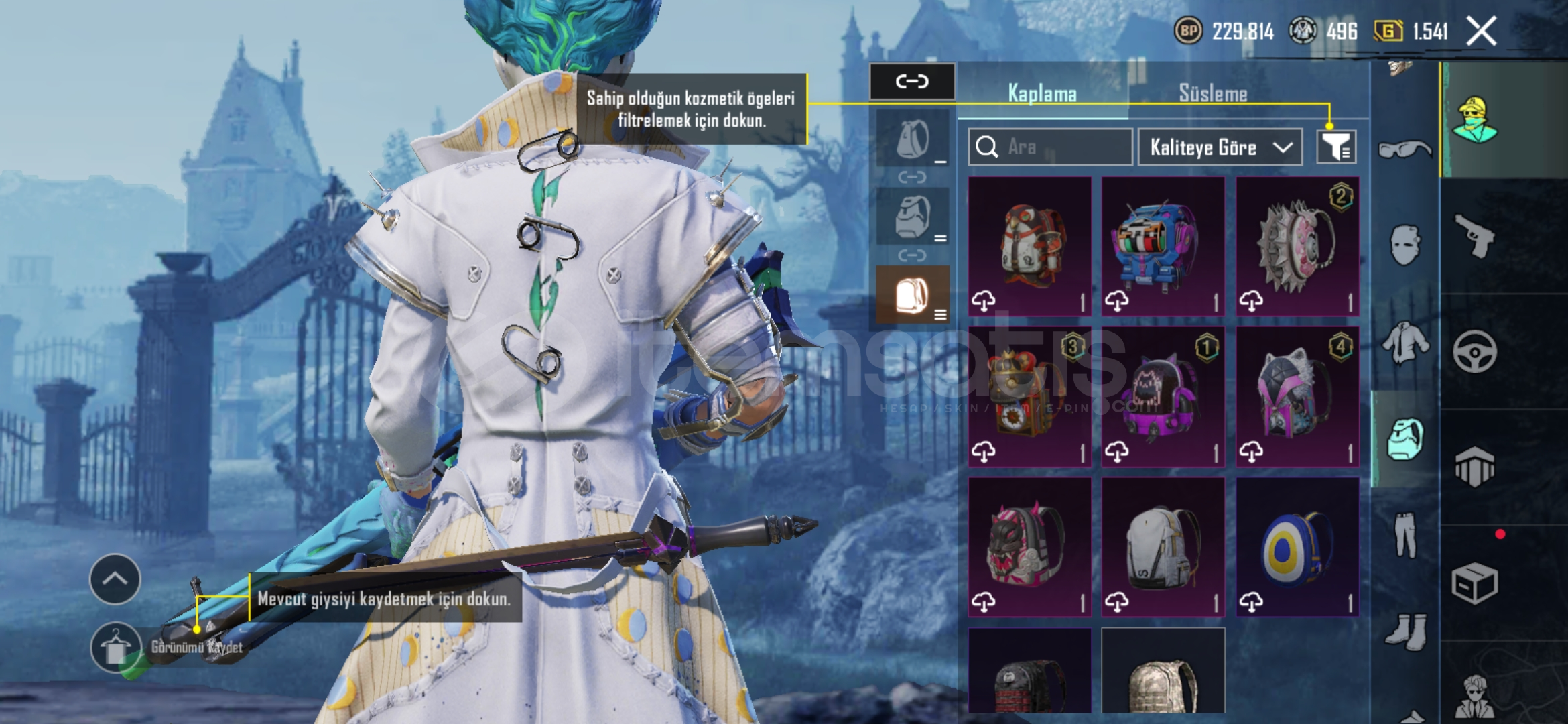Close the inventory screen with the X
This screenshot has width=1568, height=724.
point(1481,32)
